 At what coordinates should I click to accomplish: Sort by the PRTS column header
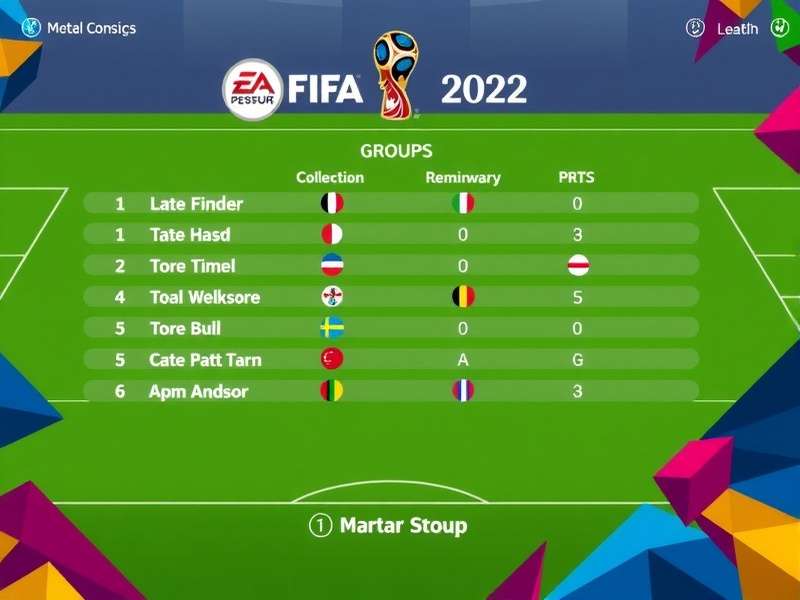tap(576, 178)
